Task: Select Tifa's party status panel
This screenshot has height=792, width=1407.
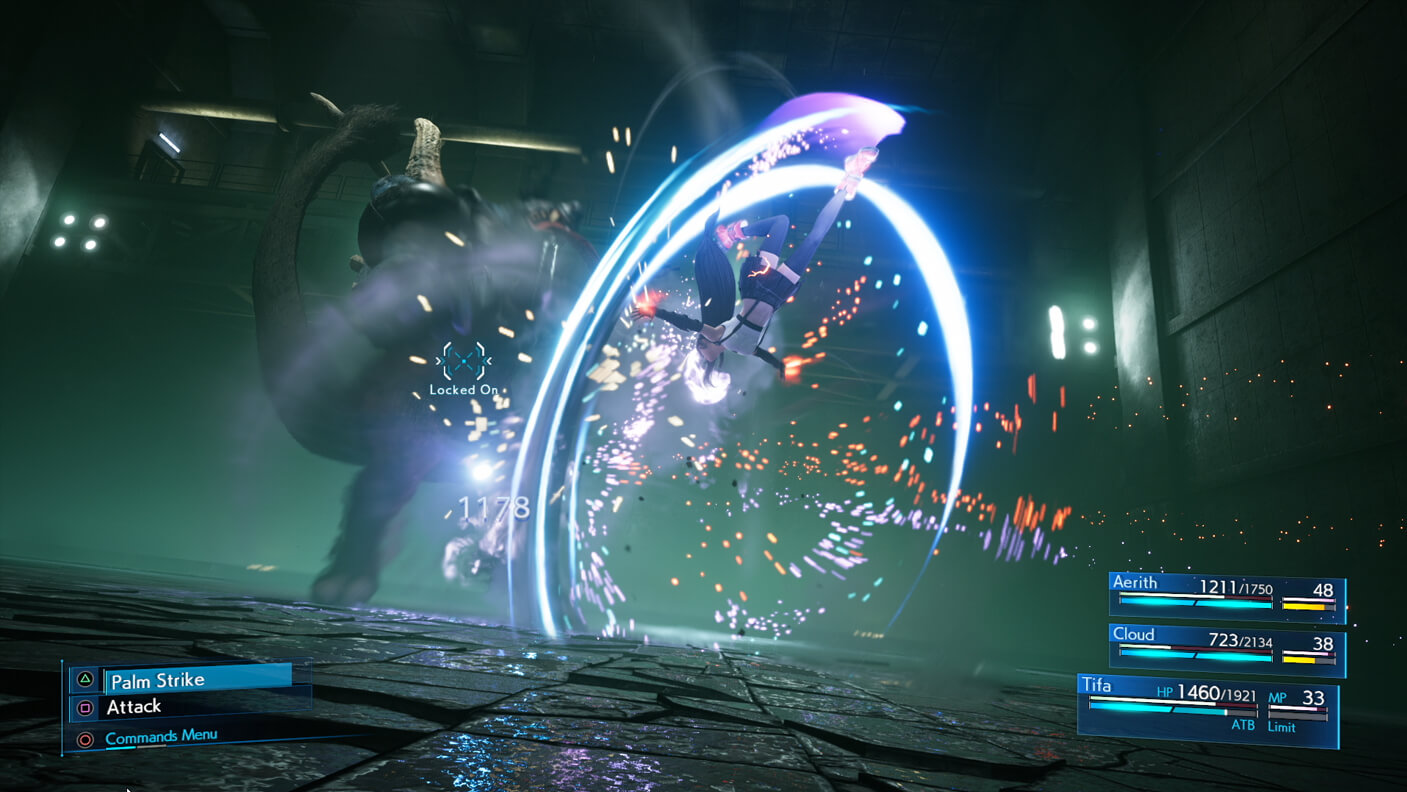Action: (x=1208, y=707)
